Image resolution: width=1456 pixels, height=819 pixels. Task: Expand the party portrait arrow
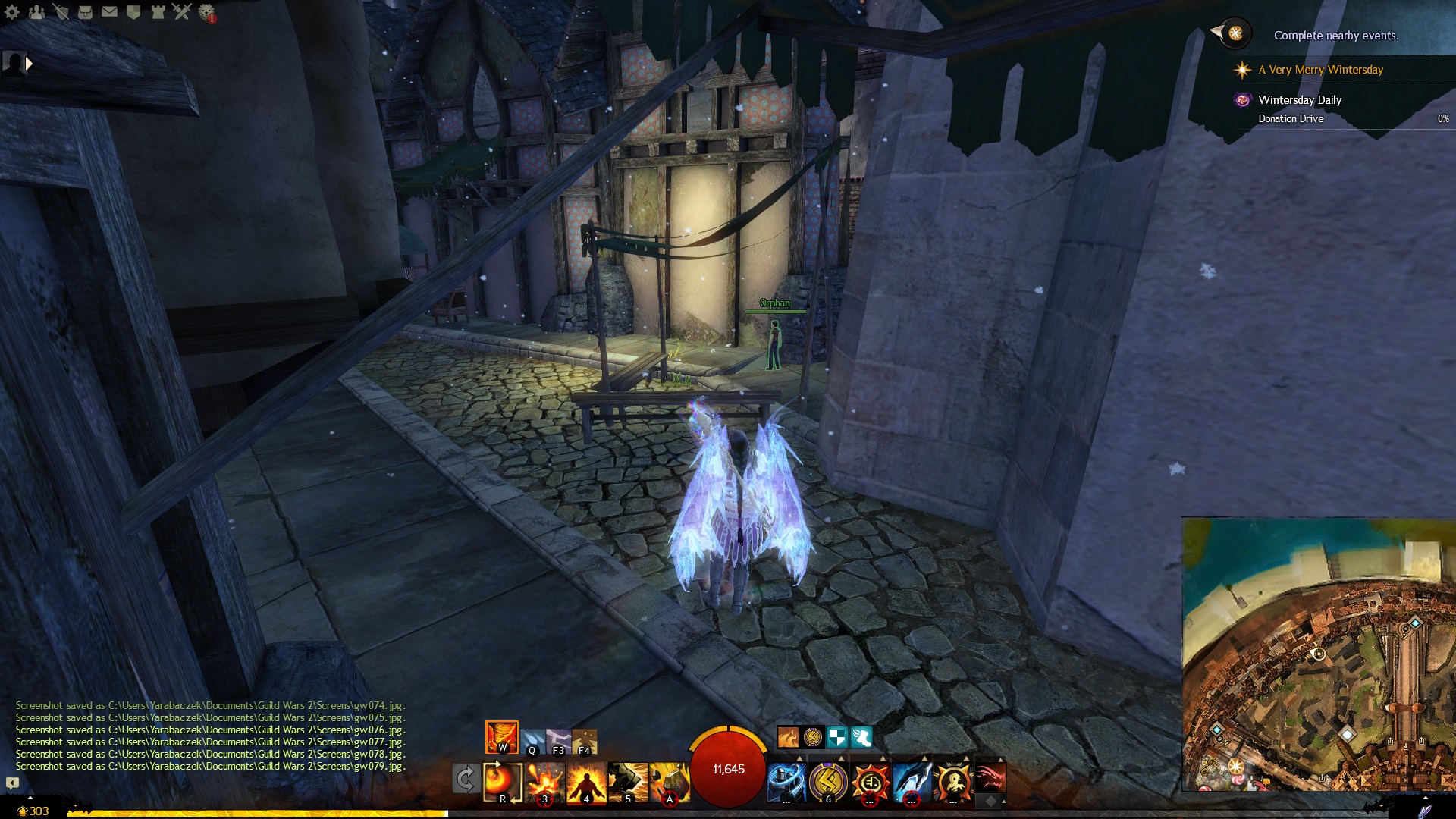29,64
